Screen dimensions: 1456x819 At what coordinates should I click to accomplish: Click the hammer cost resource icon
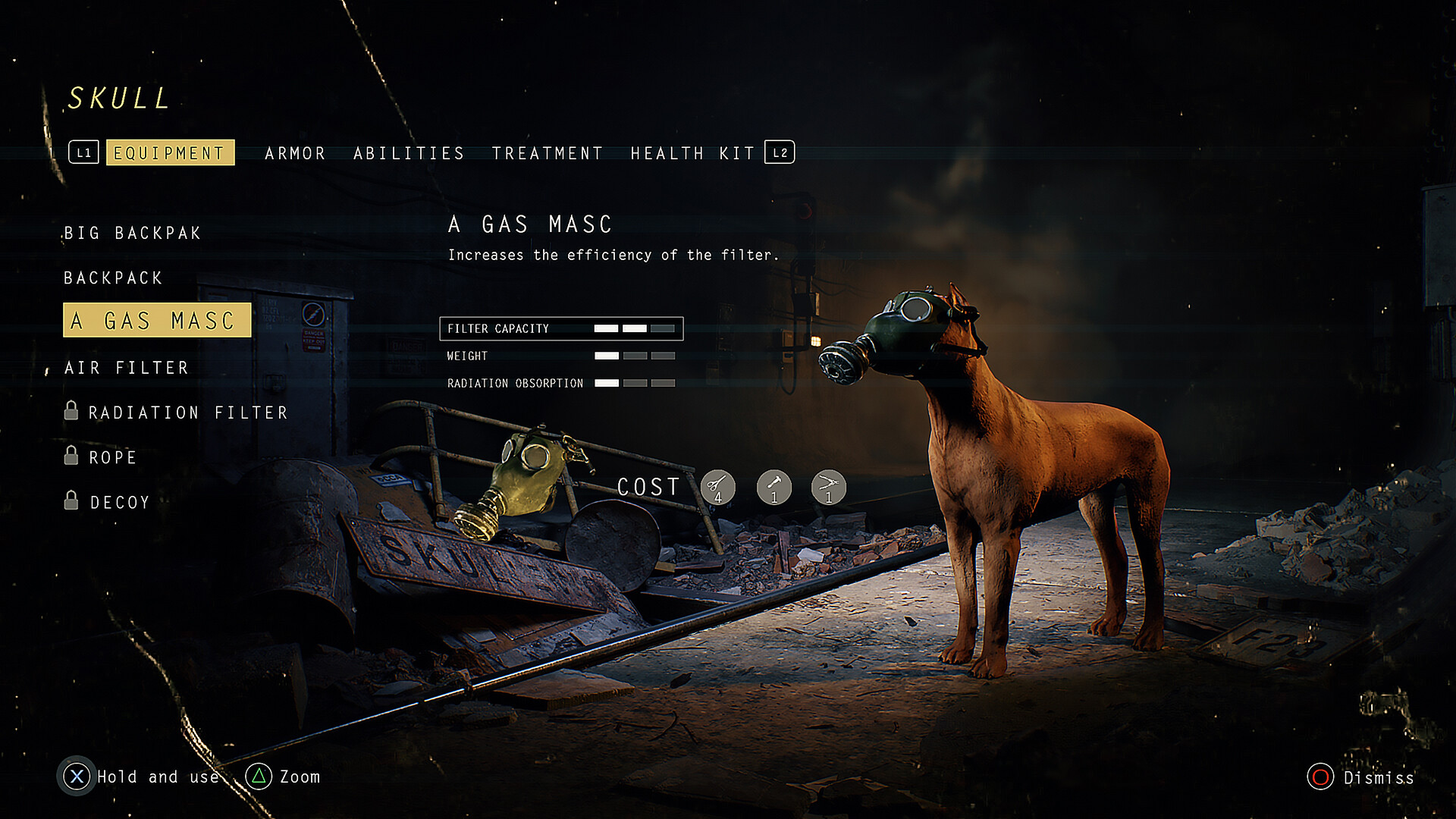pos(774,487)
